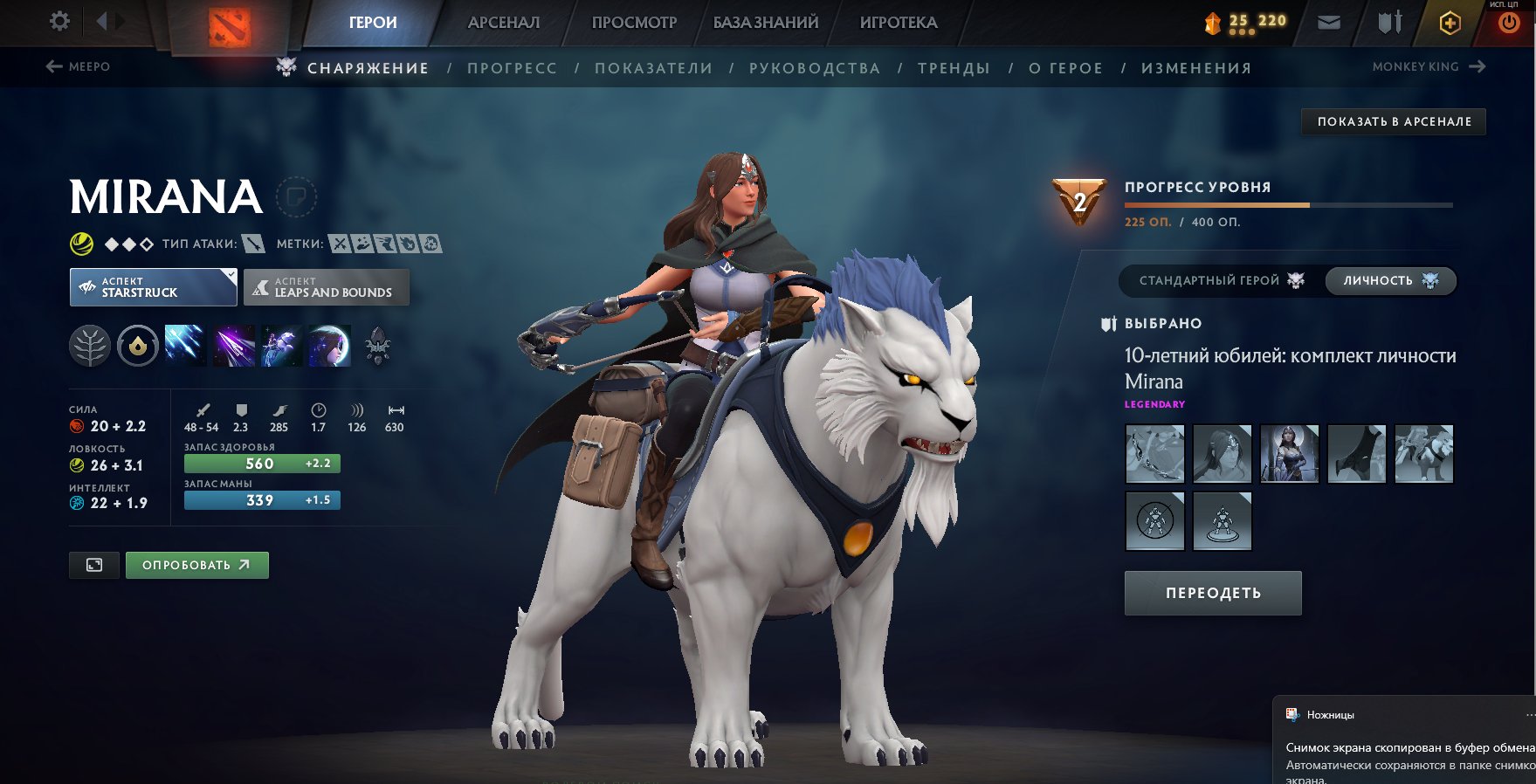Navigate back to MEEPO with left arrow
The width and height of the screenshot is (1536, 784).
pos(55,65)
